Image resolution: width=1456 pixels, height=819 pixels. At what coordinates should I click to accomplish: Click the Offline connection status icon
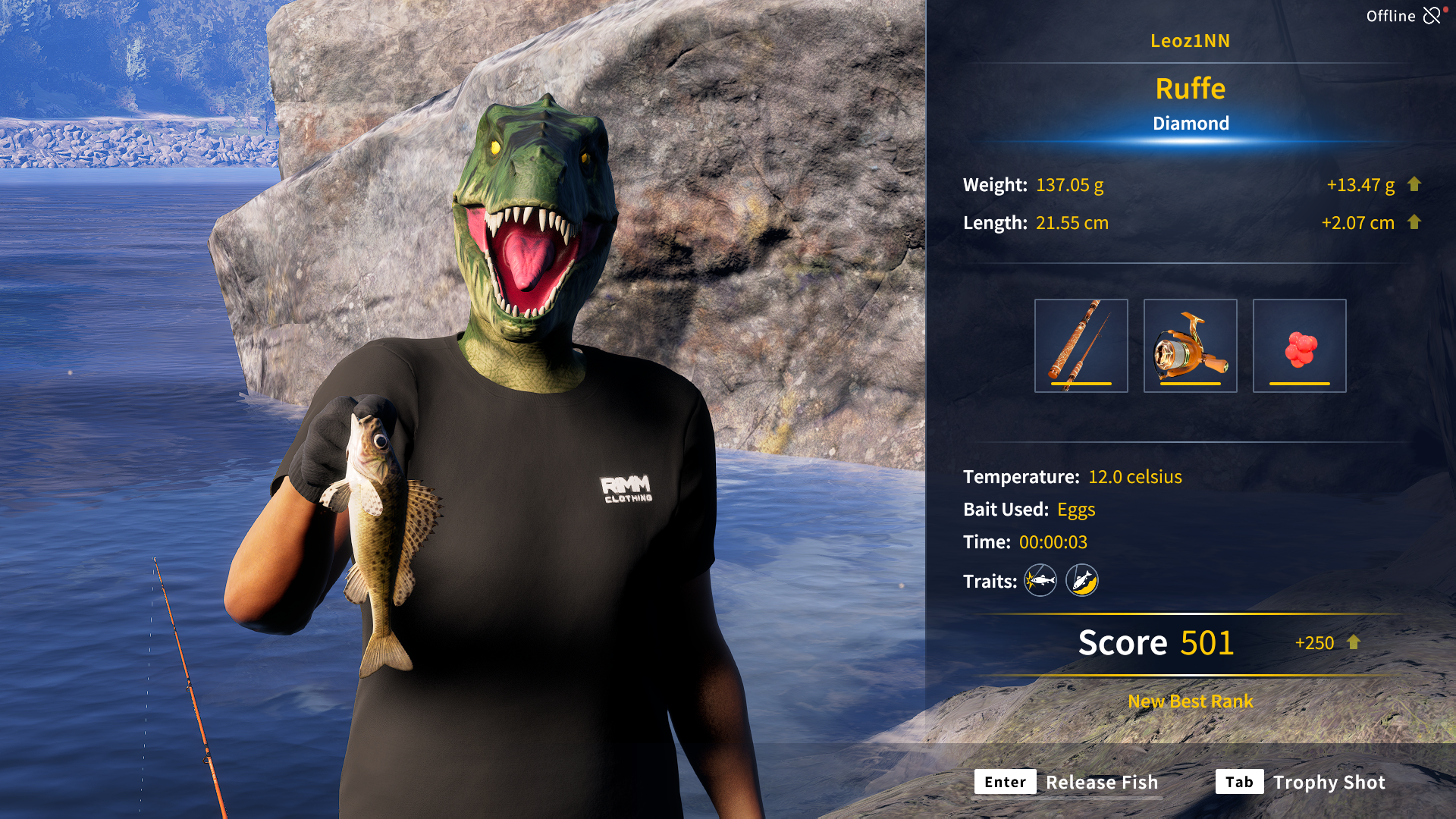pyautogui.click(x=1432, y=16)
